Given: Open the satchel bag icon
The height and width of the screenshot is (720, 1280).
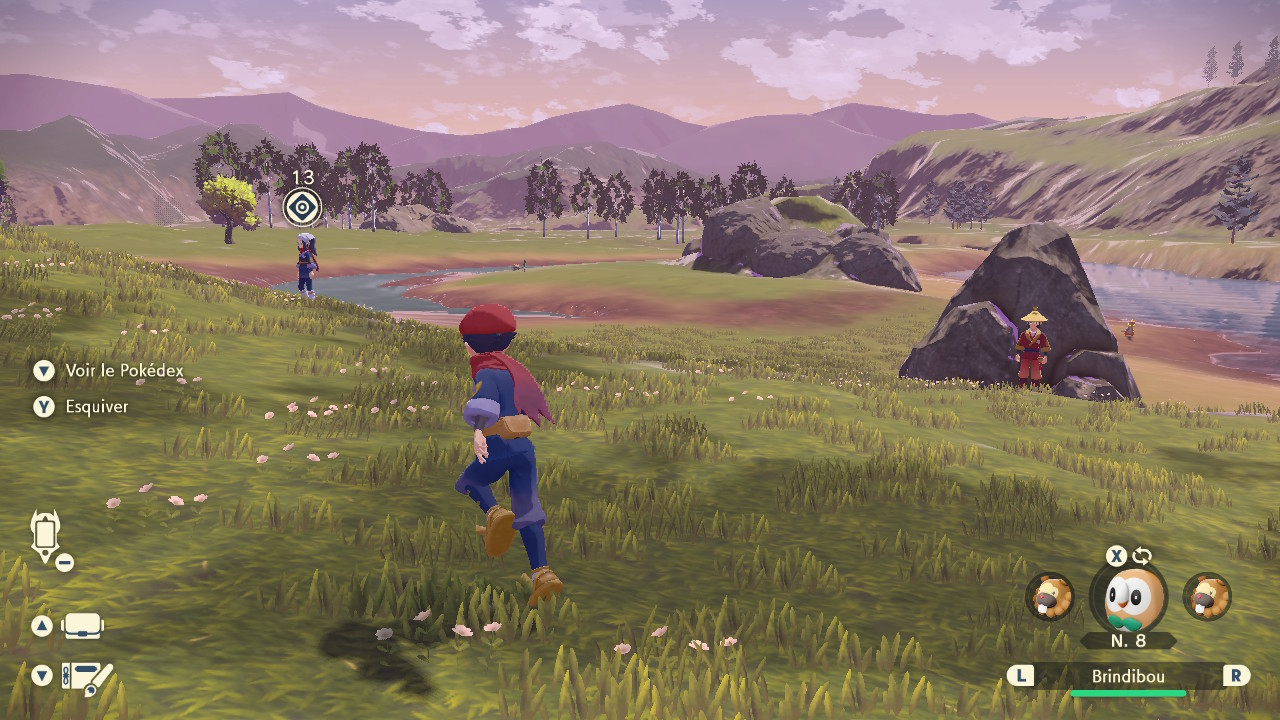Looking at the screenshot, I should [83, 627].
